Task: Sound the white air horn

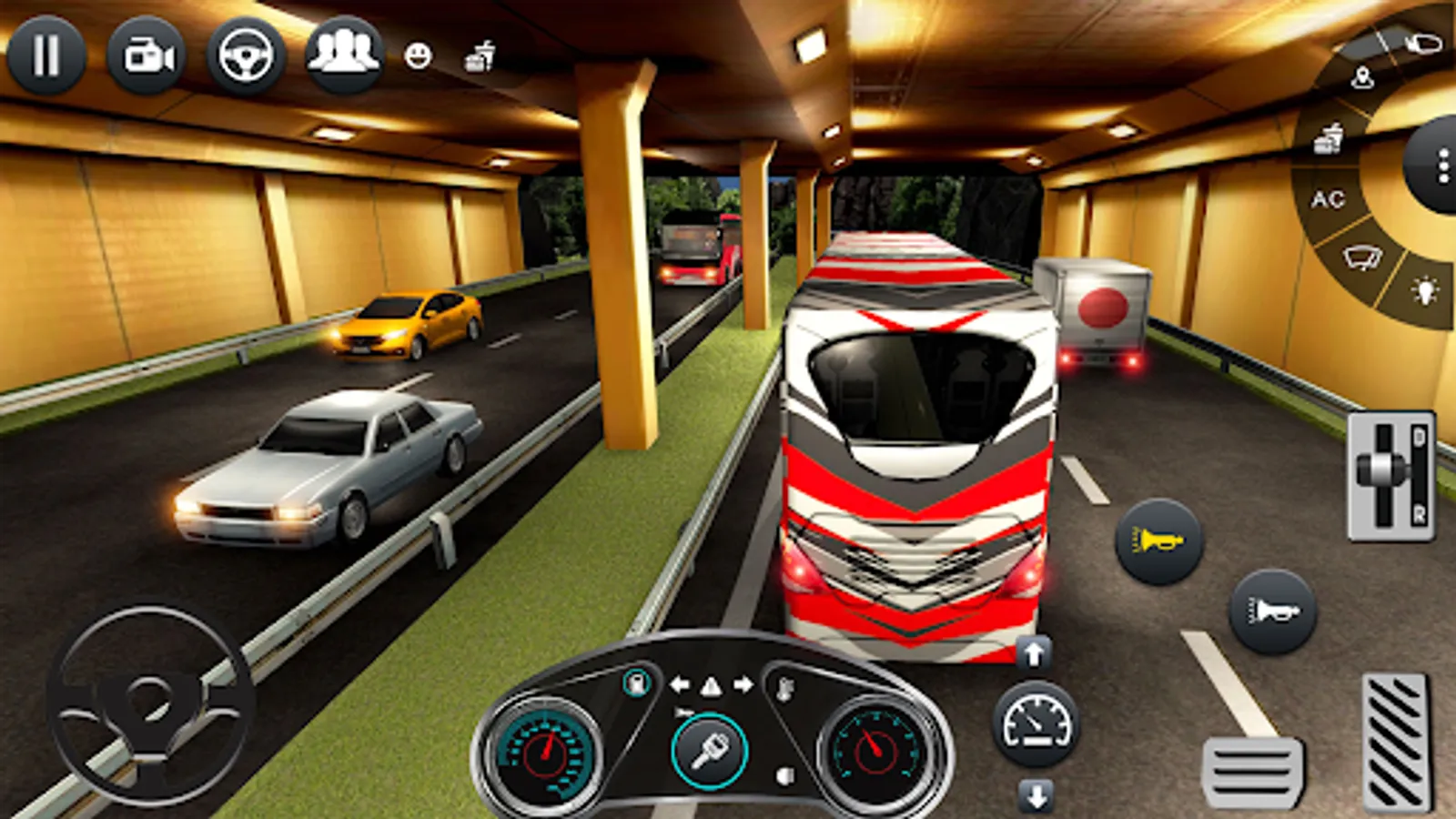Action: (1272, 612)
